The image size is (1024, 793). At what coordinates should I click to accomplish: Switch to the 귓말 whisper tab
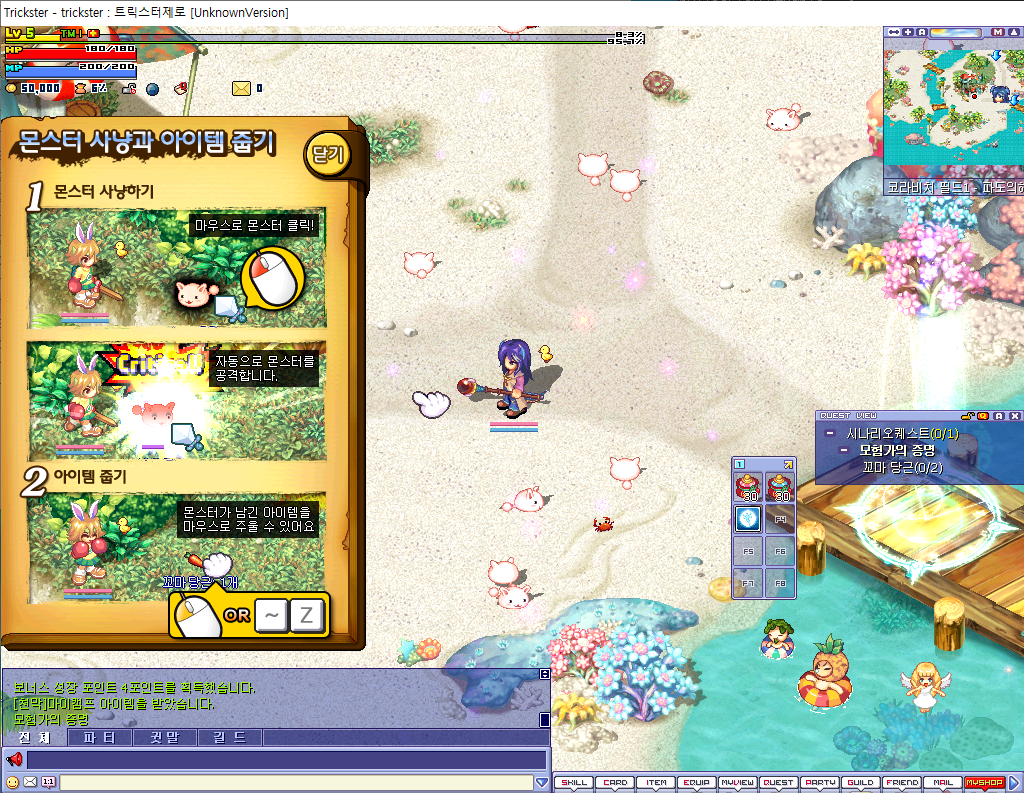(x=165, y=738)
